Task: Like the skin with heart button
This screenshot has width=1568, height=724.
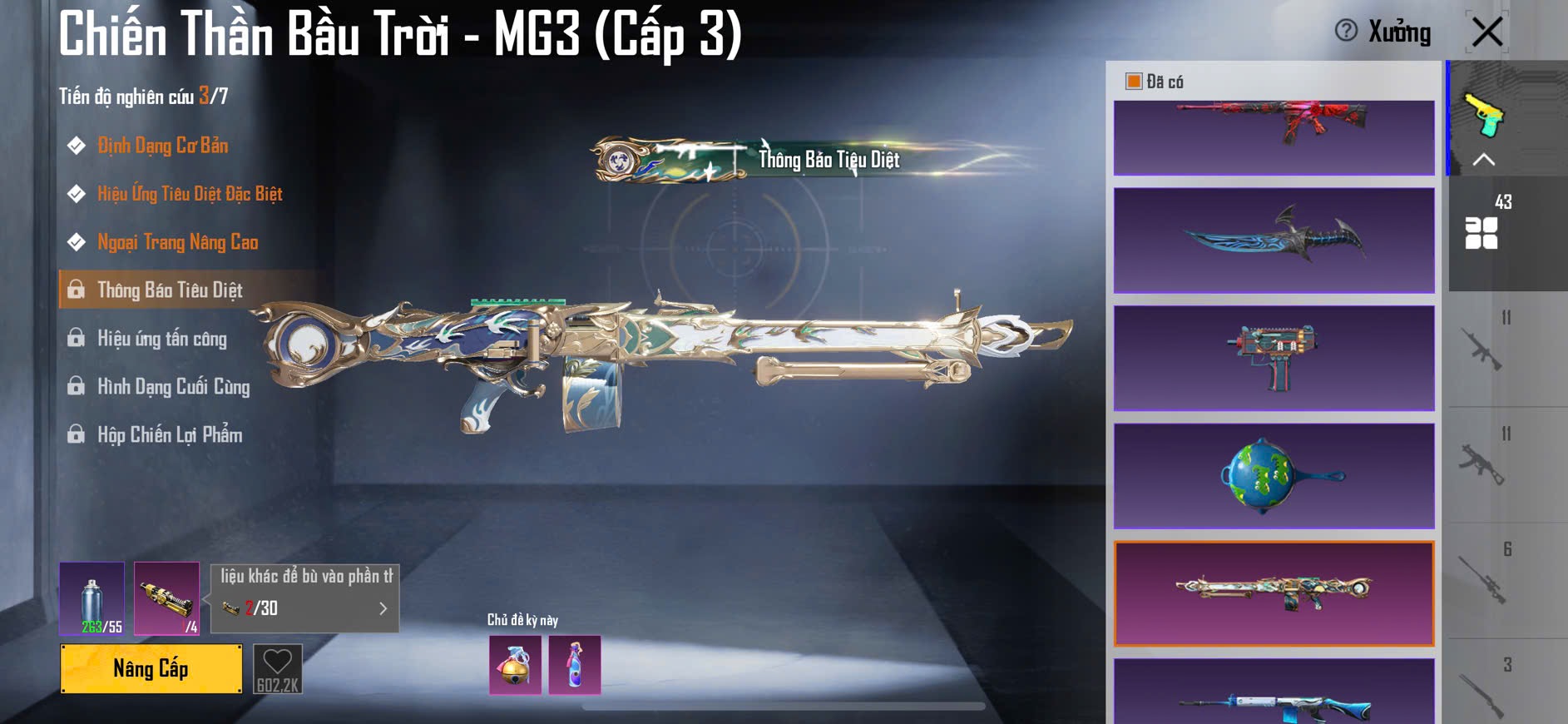Action: 277,668
